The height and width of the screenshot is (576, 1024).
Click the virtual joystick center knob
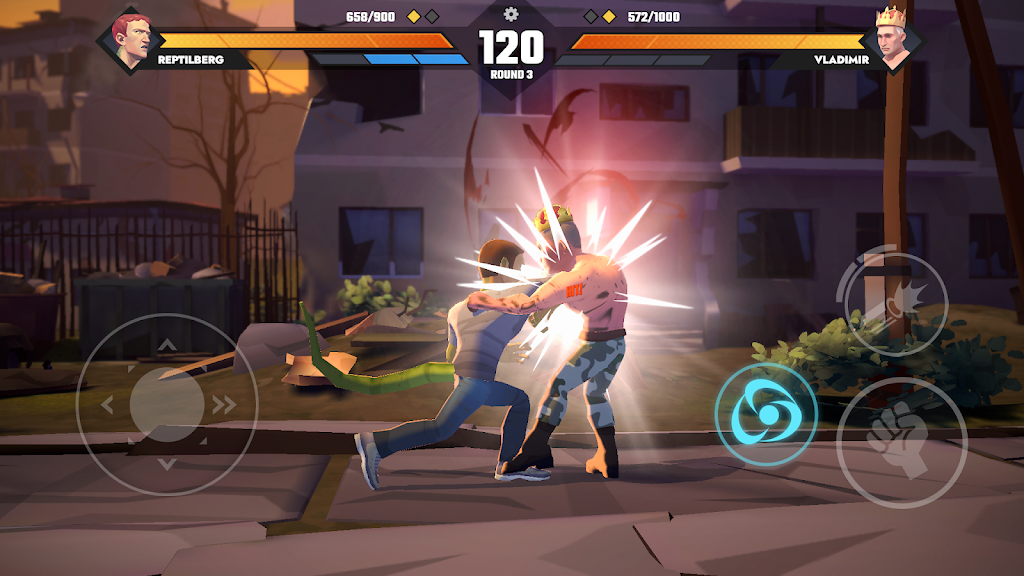167,403
